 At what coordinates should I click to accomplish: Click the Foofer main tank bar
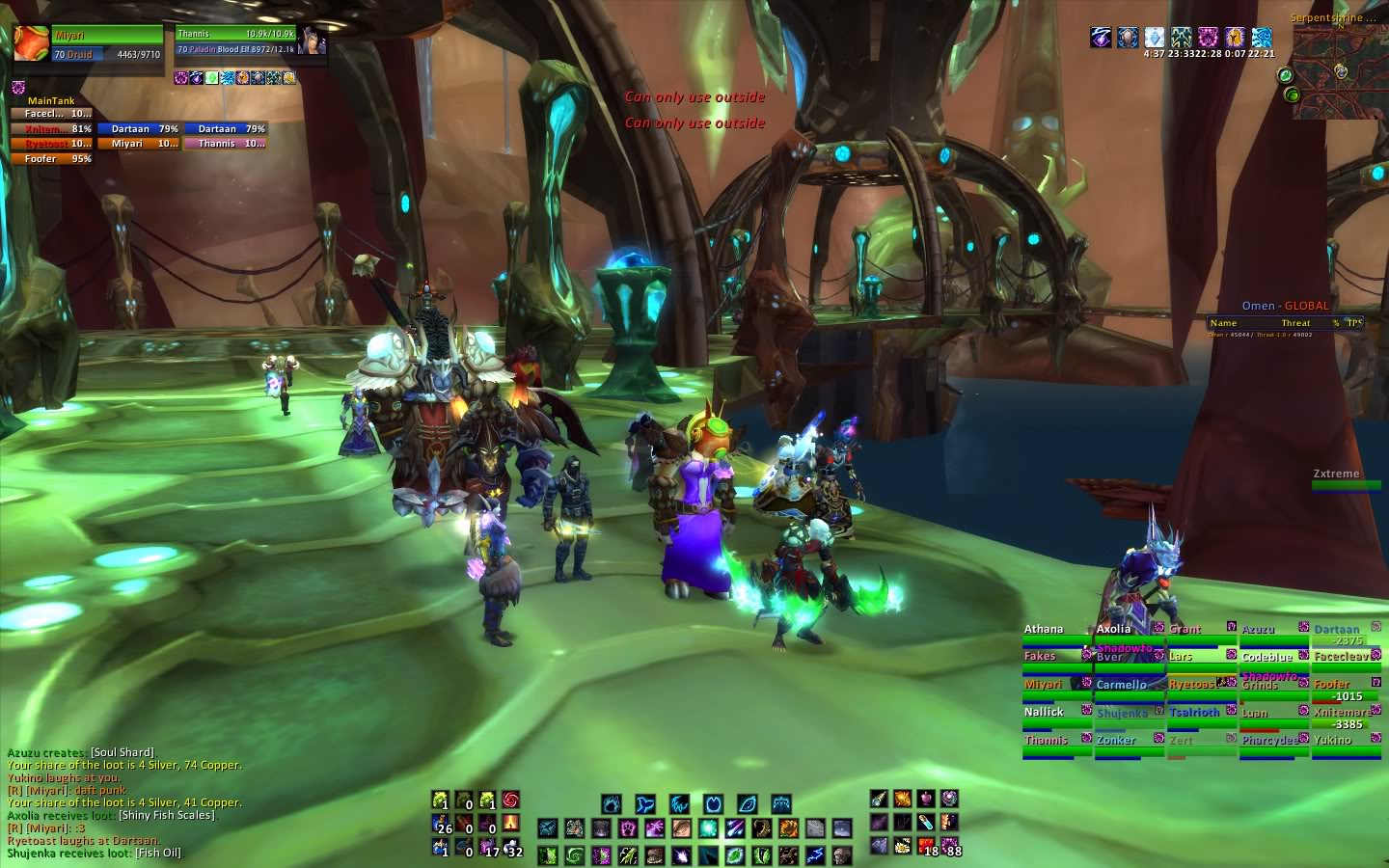(x=51, y=159)
